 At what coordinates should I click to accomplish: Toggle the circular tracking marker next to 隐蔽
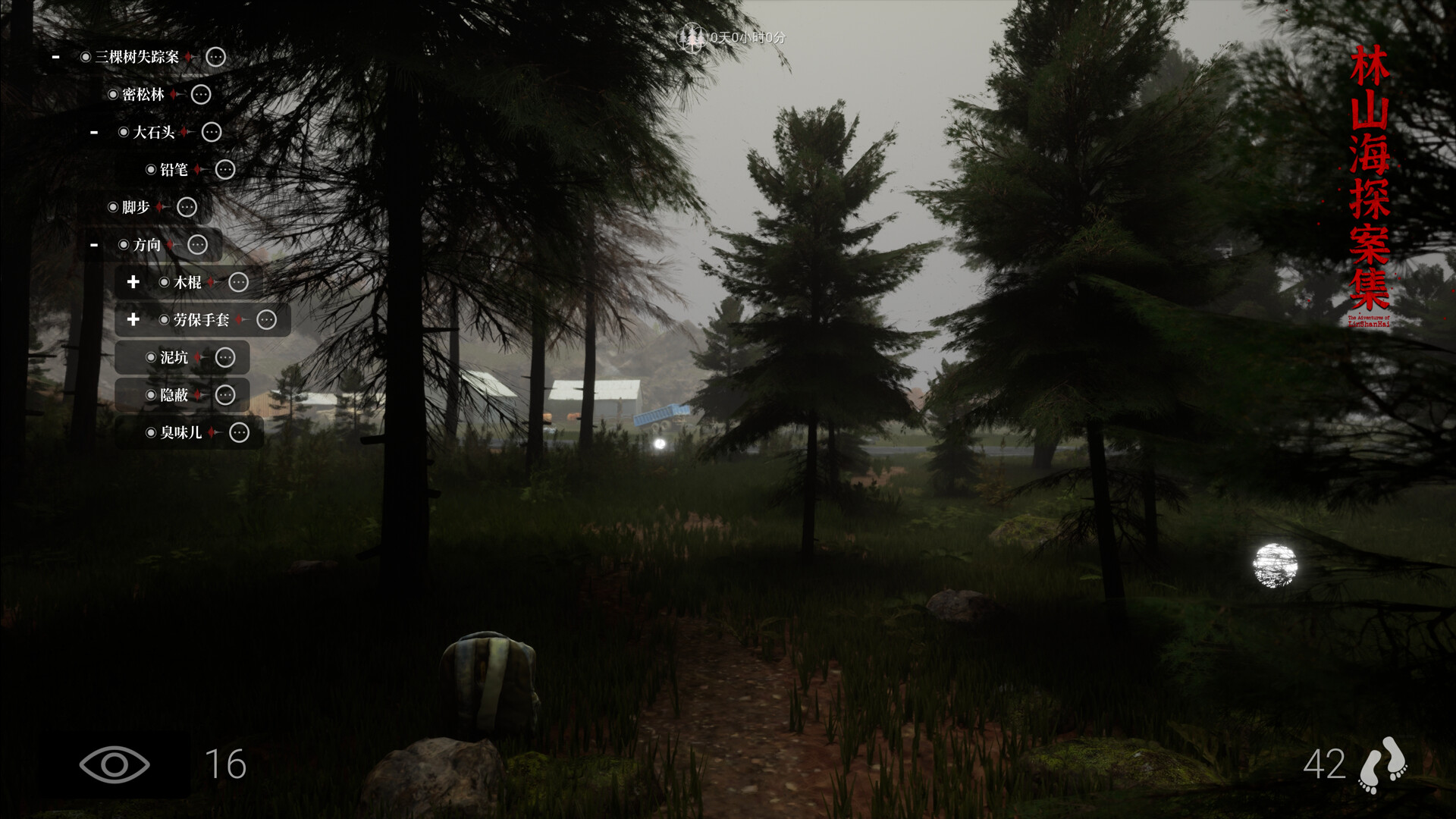pyautogui.click(x=152, y=394)
